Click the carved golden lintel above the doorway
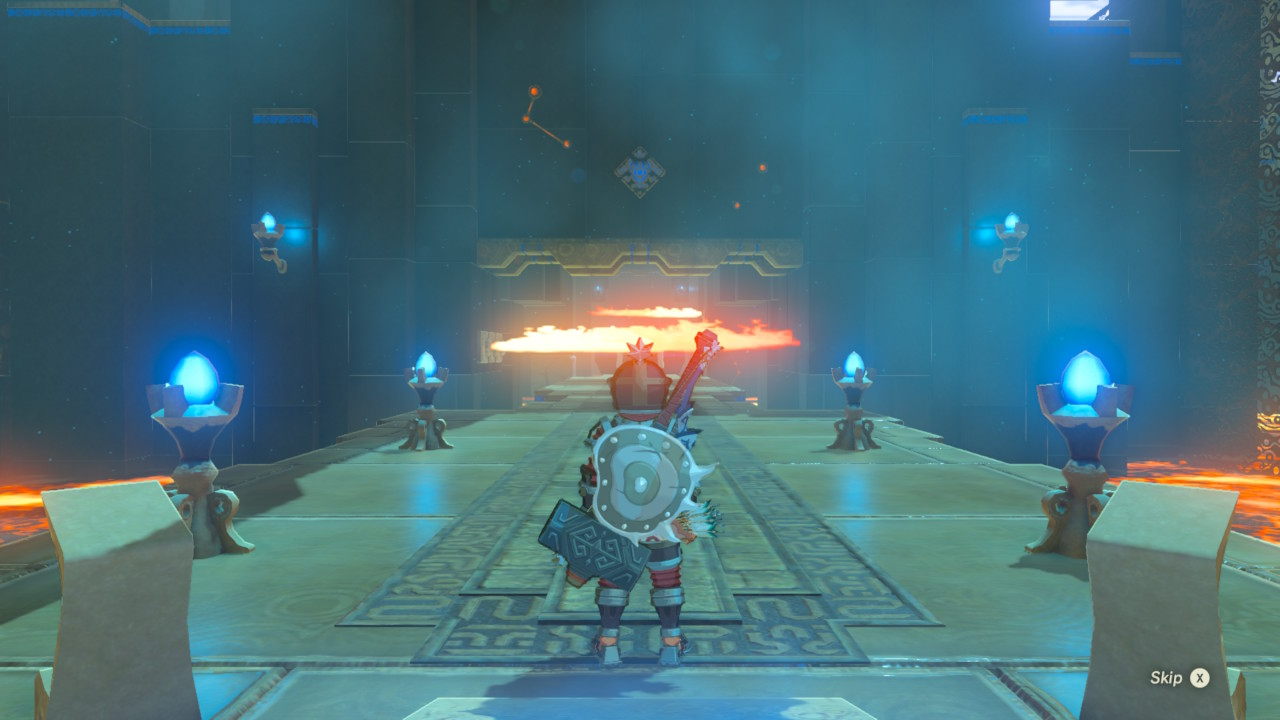This screenshot has width=1280, height=720. (x=640, y=255)
